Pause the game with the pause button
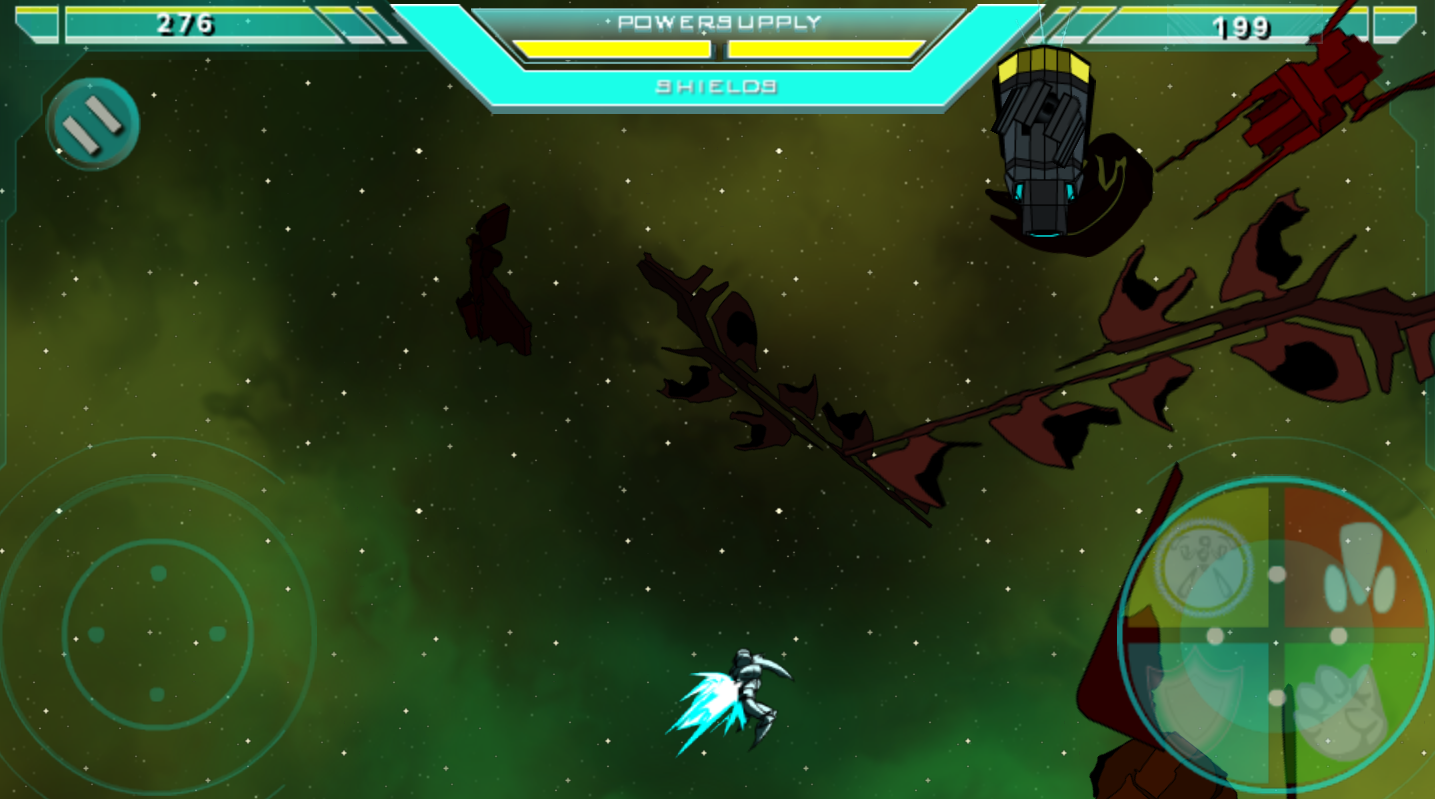 point(92,124)
